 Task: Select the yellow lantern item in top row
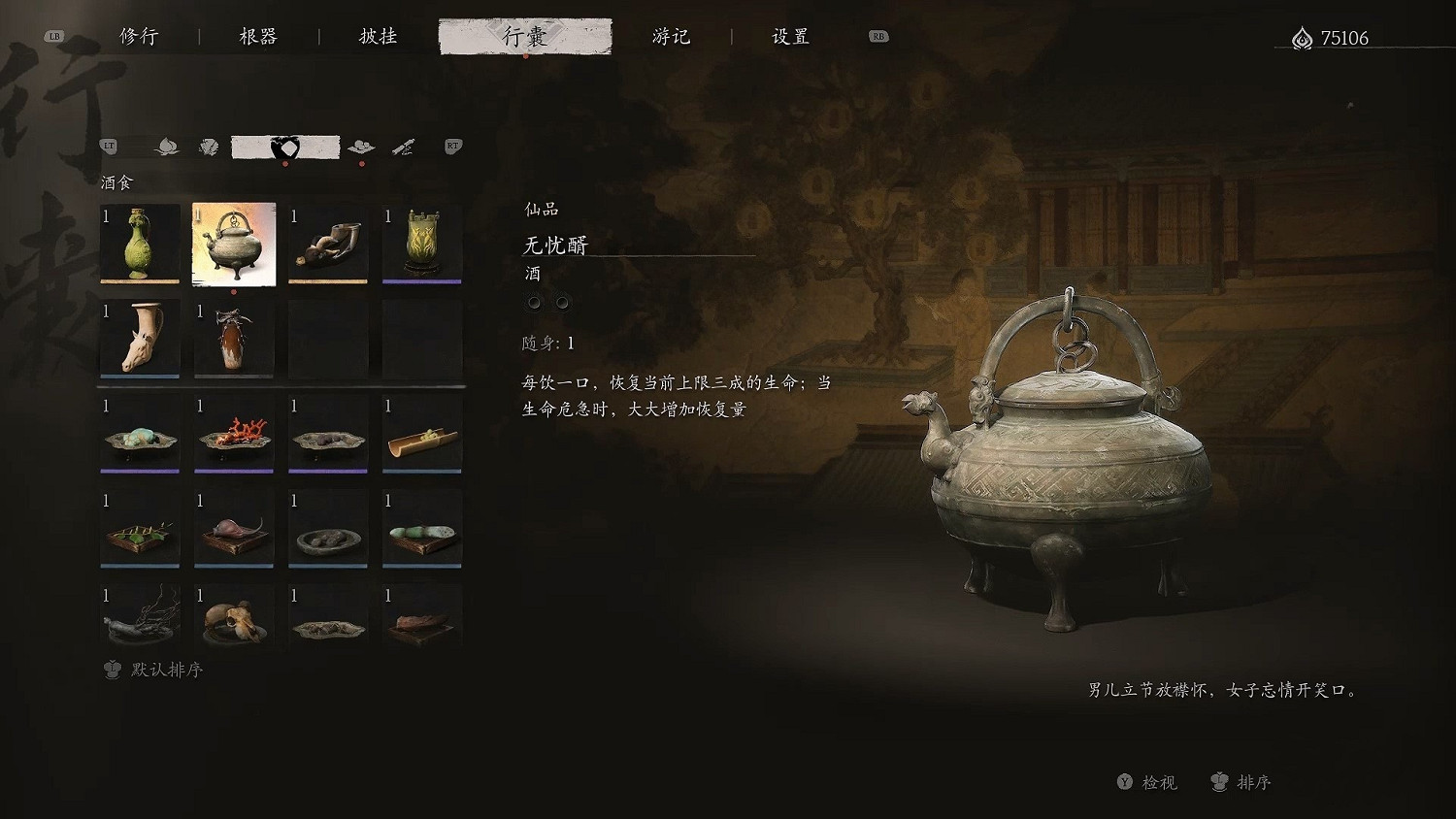click(420, 245)
